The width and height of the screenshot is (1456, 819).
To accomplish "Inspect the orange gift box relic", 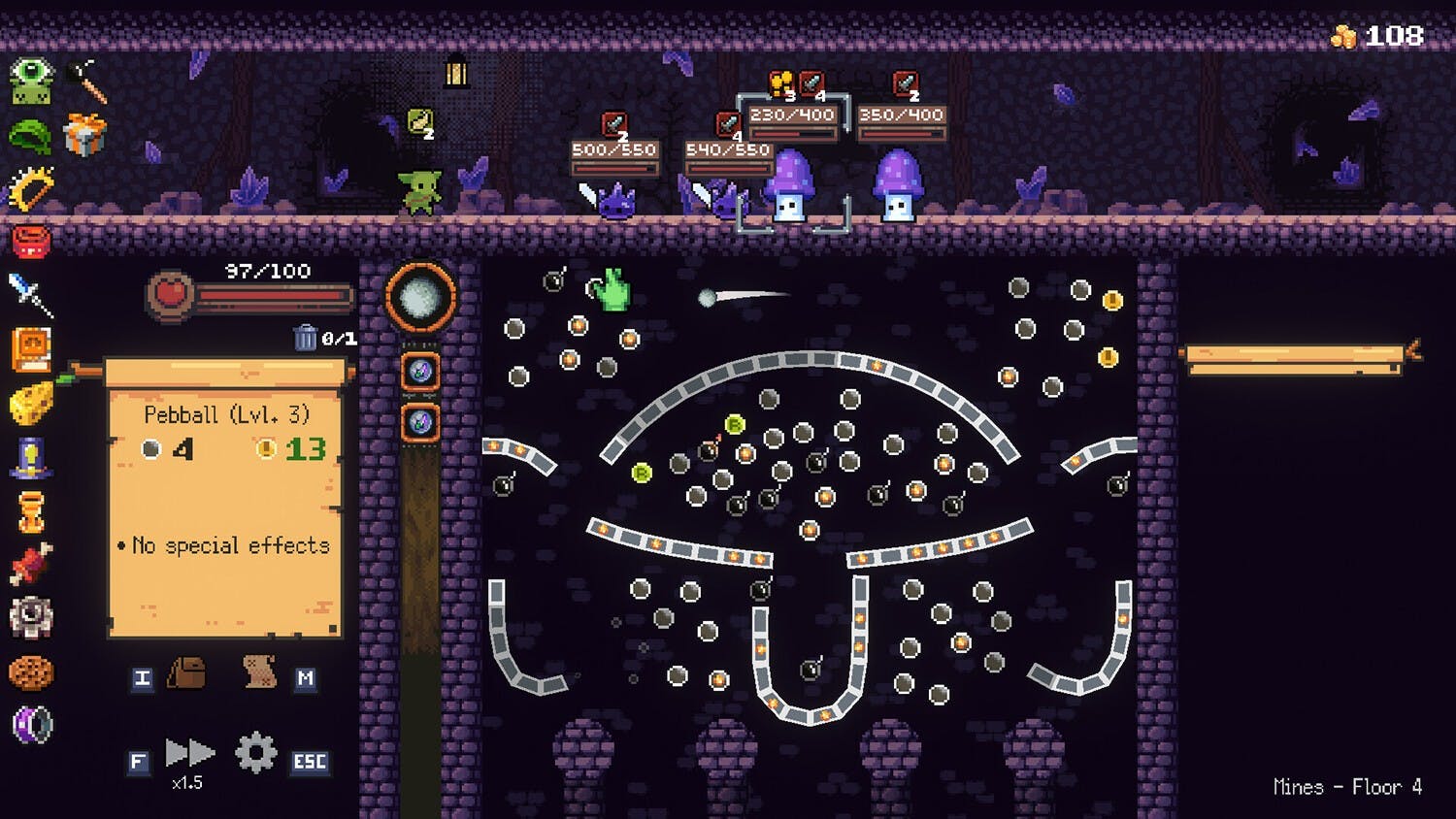I will click(84, 134).
